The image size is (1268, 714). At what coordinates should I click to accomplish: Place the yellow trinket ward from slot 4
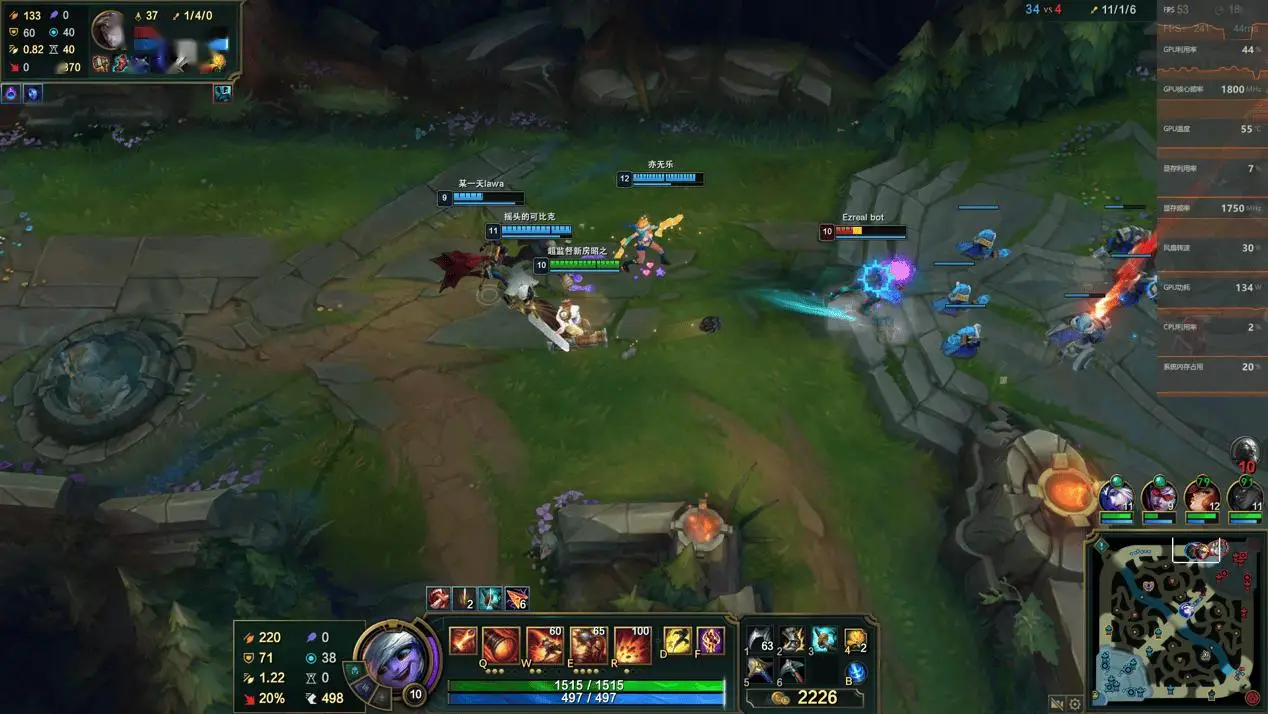click(x=855, y=640)
